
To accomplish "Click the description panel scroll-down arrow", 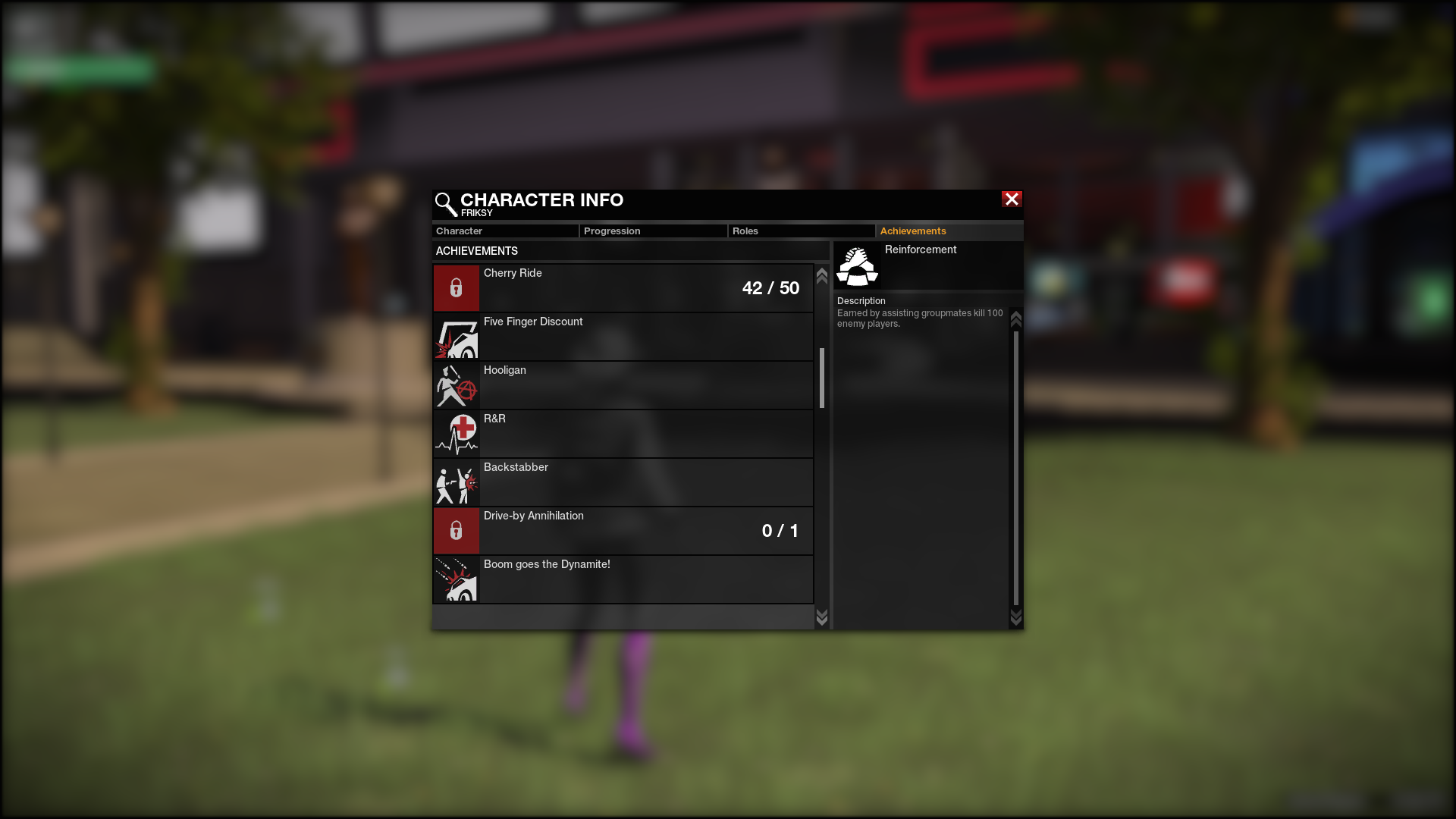I will [1016, 617].
